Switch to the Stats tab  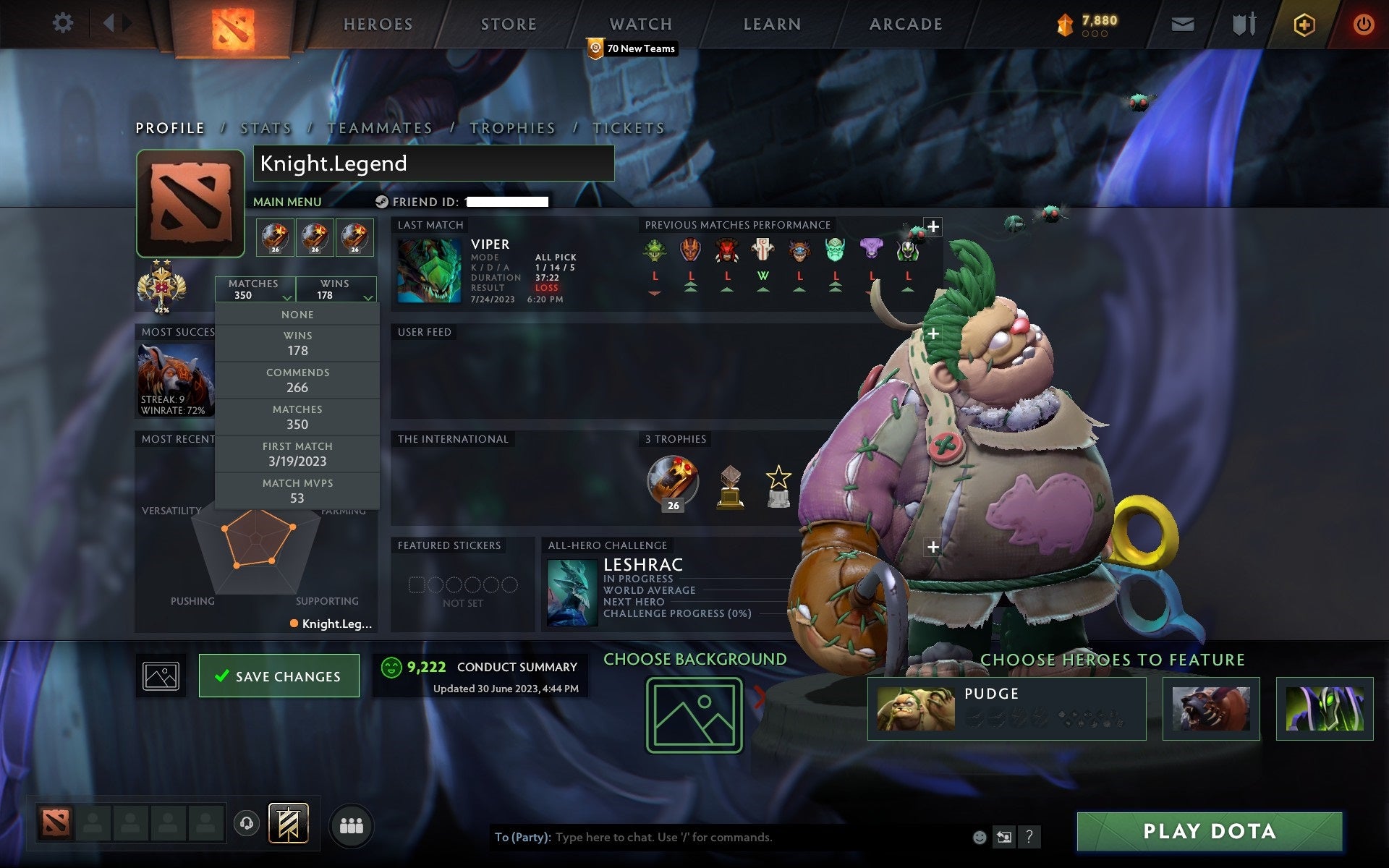pyautogui.click(x=265, y=127)
